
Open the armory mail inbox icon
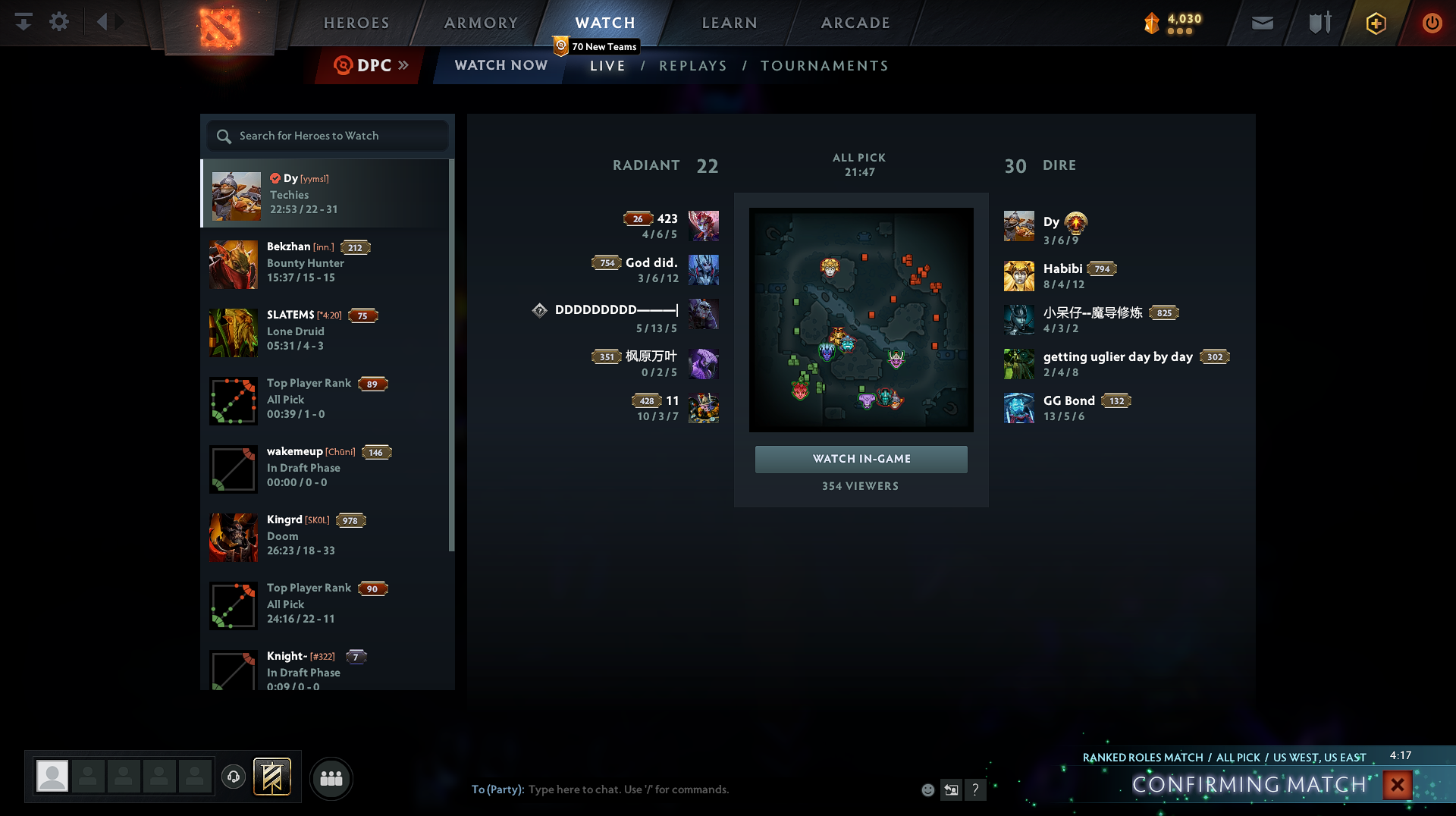pyautogui.click(x=1261, y=23)
